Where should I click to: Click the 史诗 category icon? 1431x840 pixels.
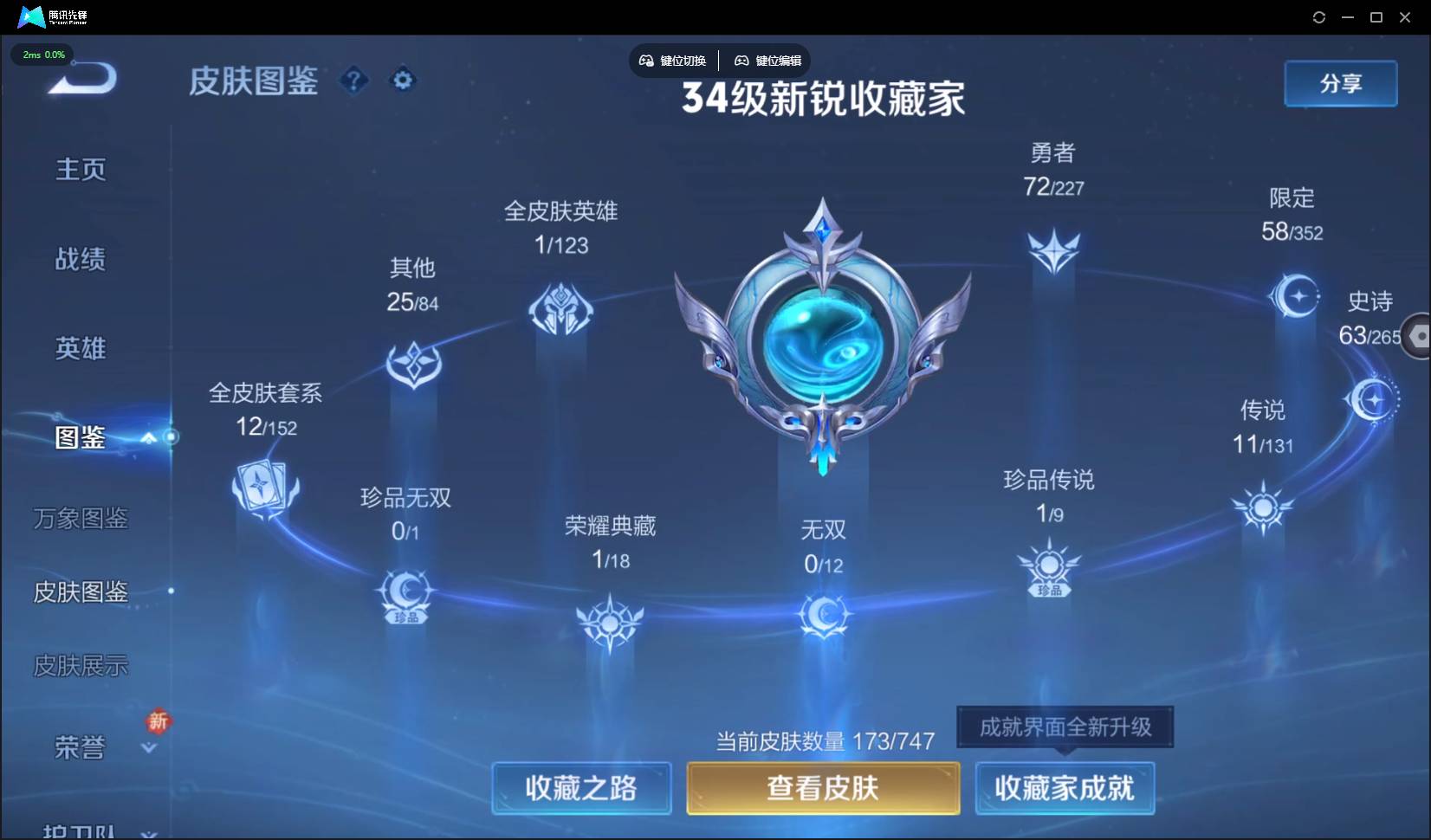pyautogui.click(x=1373, y=398)
